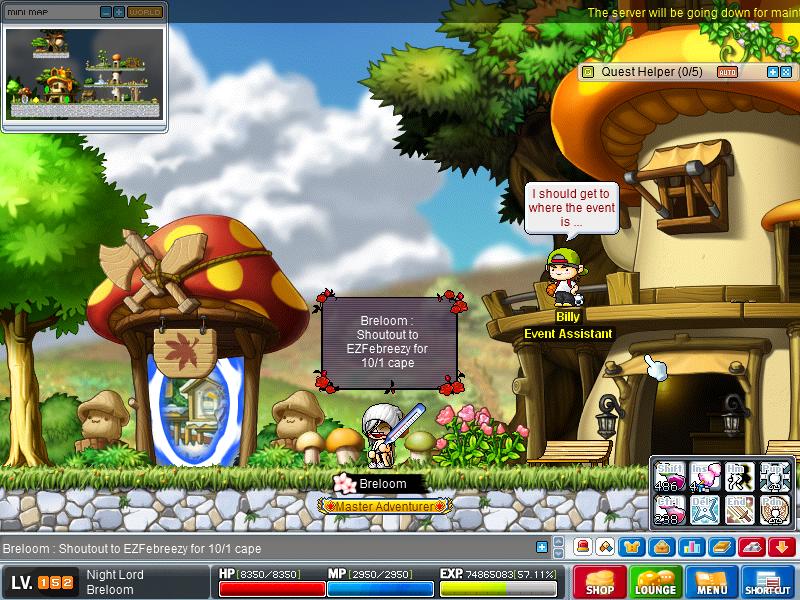800x600 pixels.
Task: Open the Lounge button
Action: (x=656, y=582)
